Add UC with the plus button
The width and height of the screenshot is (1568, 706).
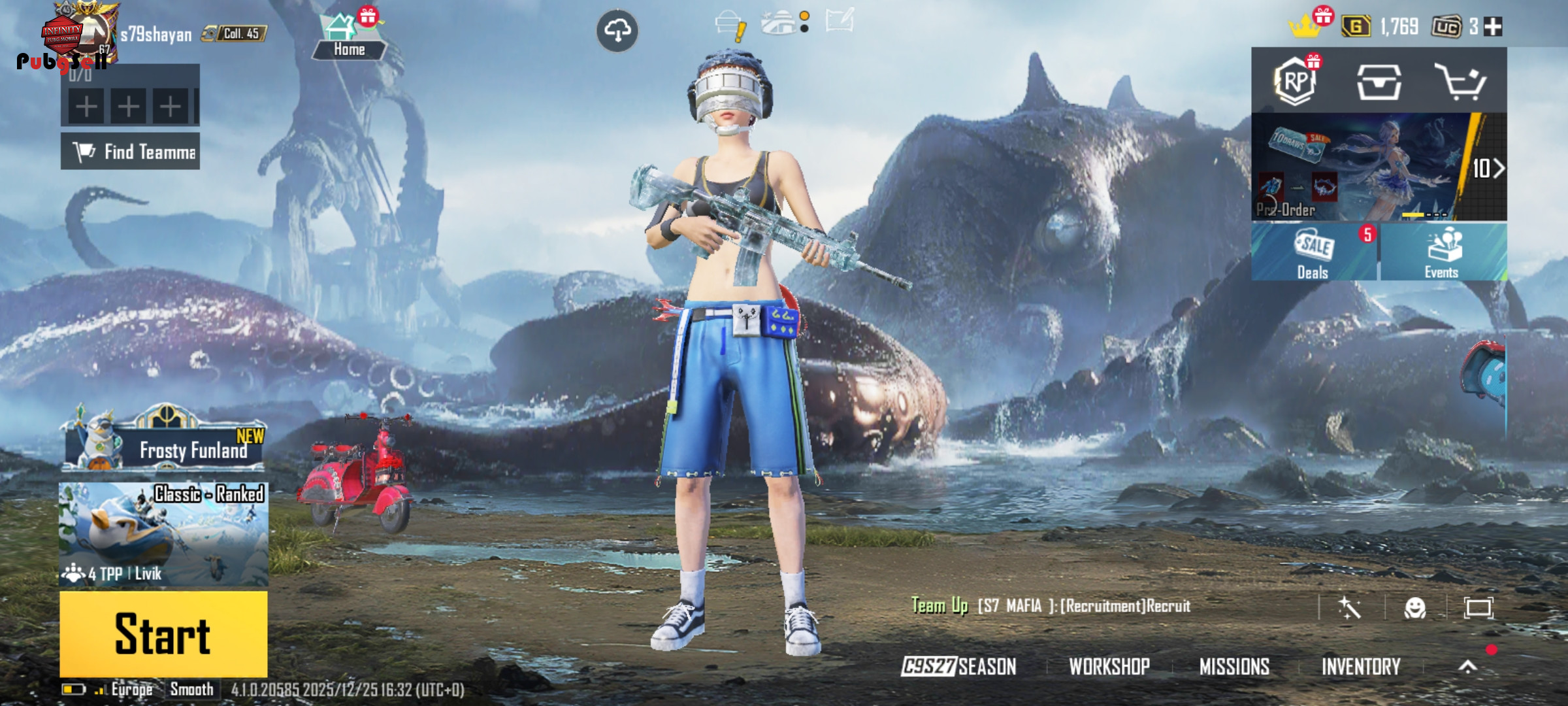tap(1493, 27)
